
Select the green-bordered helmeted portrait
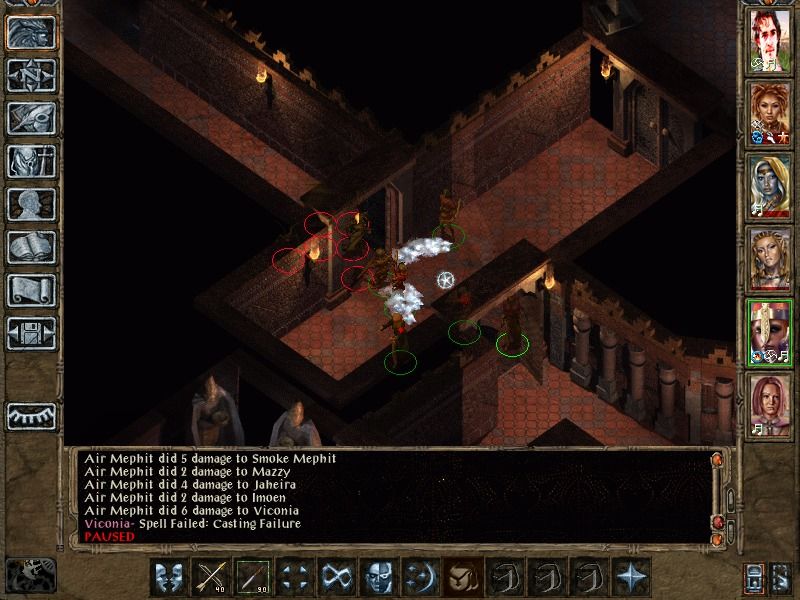tap(771, 330)
